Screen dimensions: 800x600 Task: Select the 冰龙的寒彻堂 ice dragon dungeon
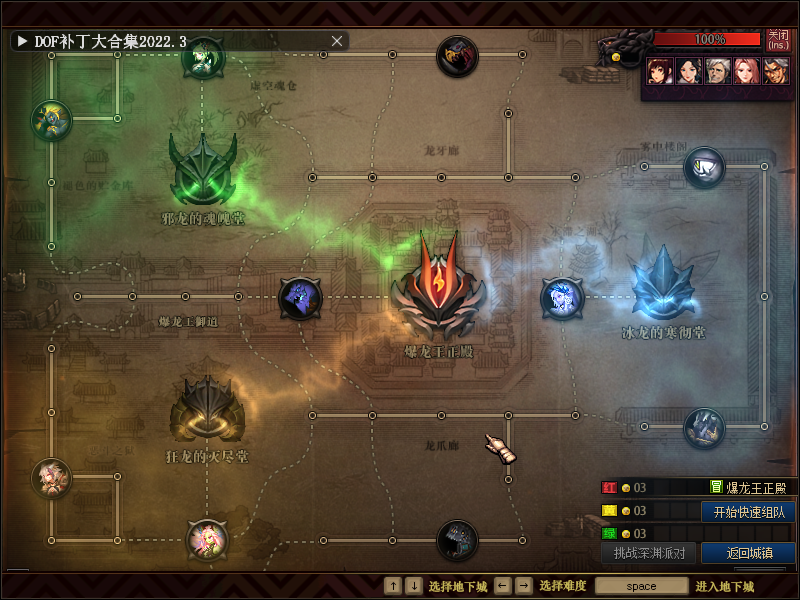pos(663,284)
